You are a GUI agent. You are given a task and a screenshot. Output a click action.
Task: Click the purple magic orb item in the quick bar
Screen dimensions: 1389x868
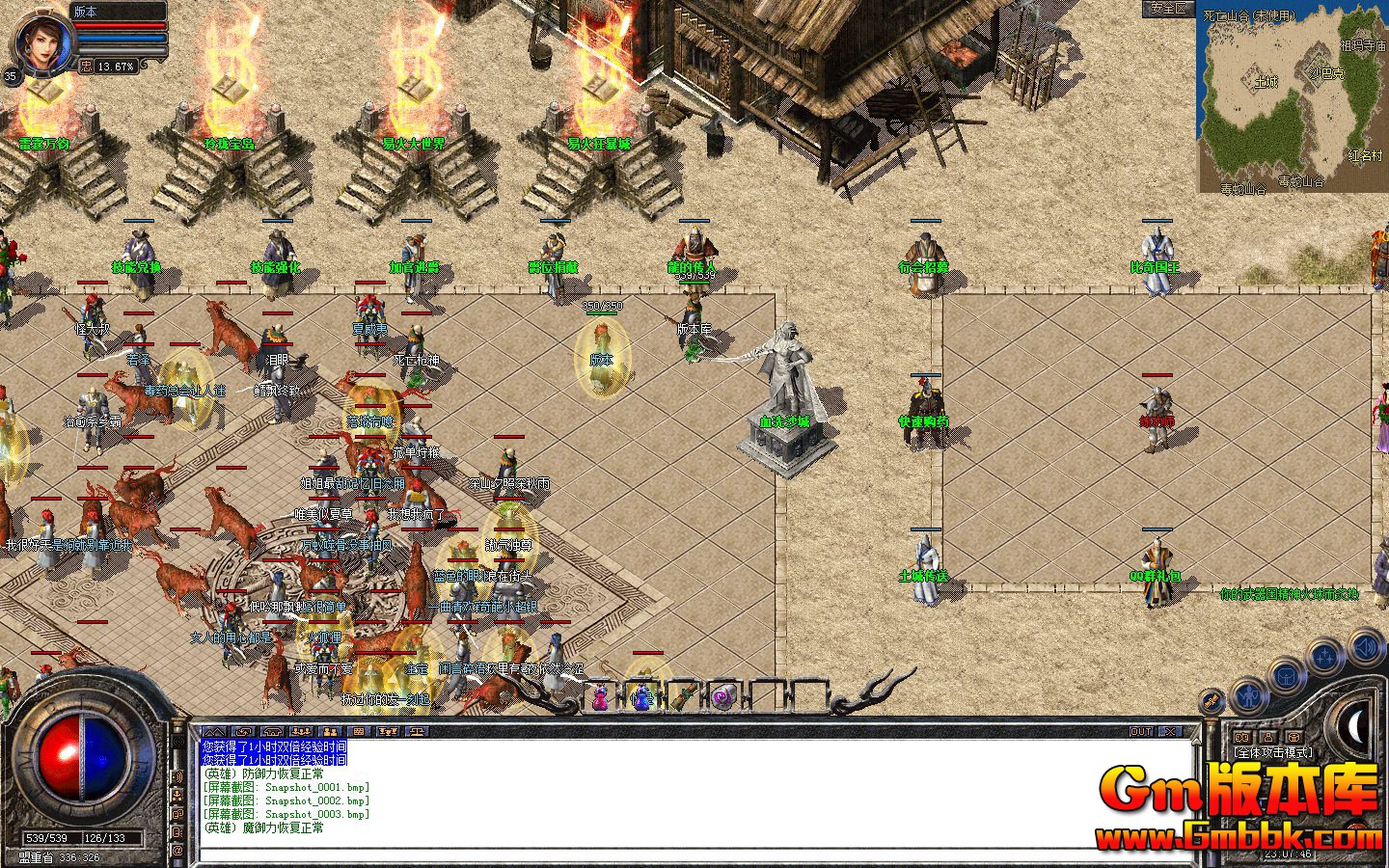(723, 696)
